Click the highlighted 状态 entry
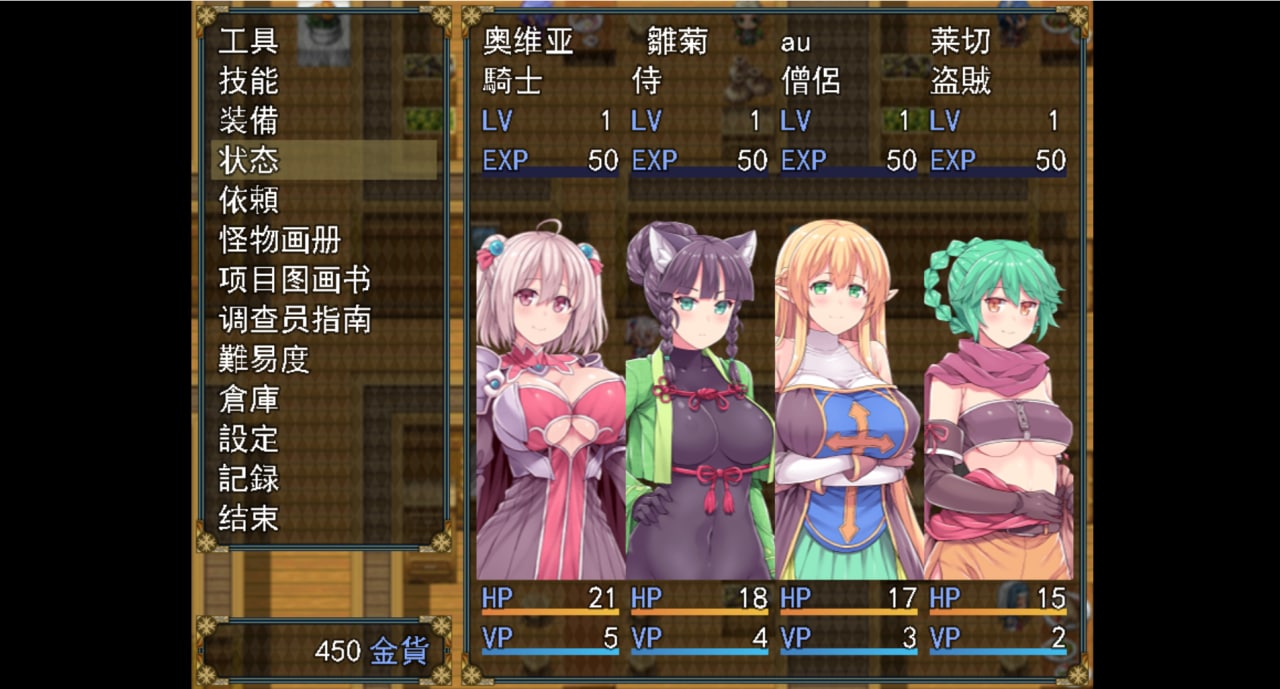The width and height of the screenshot is (1280, 689). click(249, 160)
